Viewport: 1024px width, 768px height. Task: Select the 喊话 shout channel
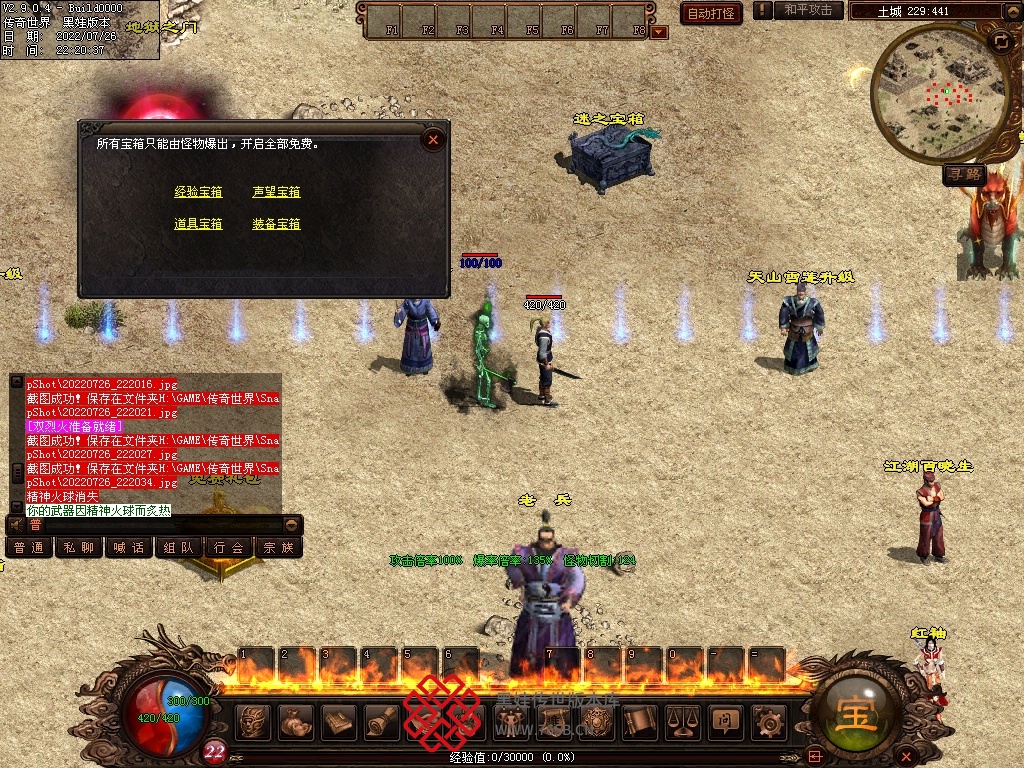tap(129, 547)
